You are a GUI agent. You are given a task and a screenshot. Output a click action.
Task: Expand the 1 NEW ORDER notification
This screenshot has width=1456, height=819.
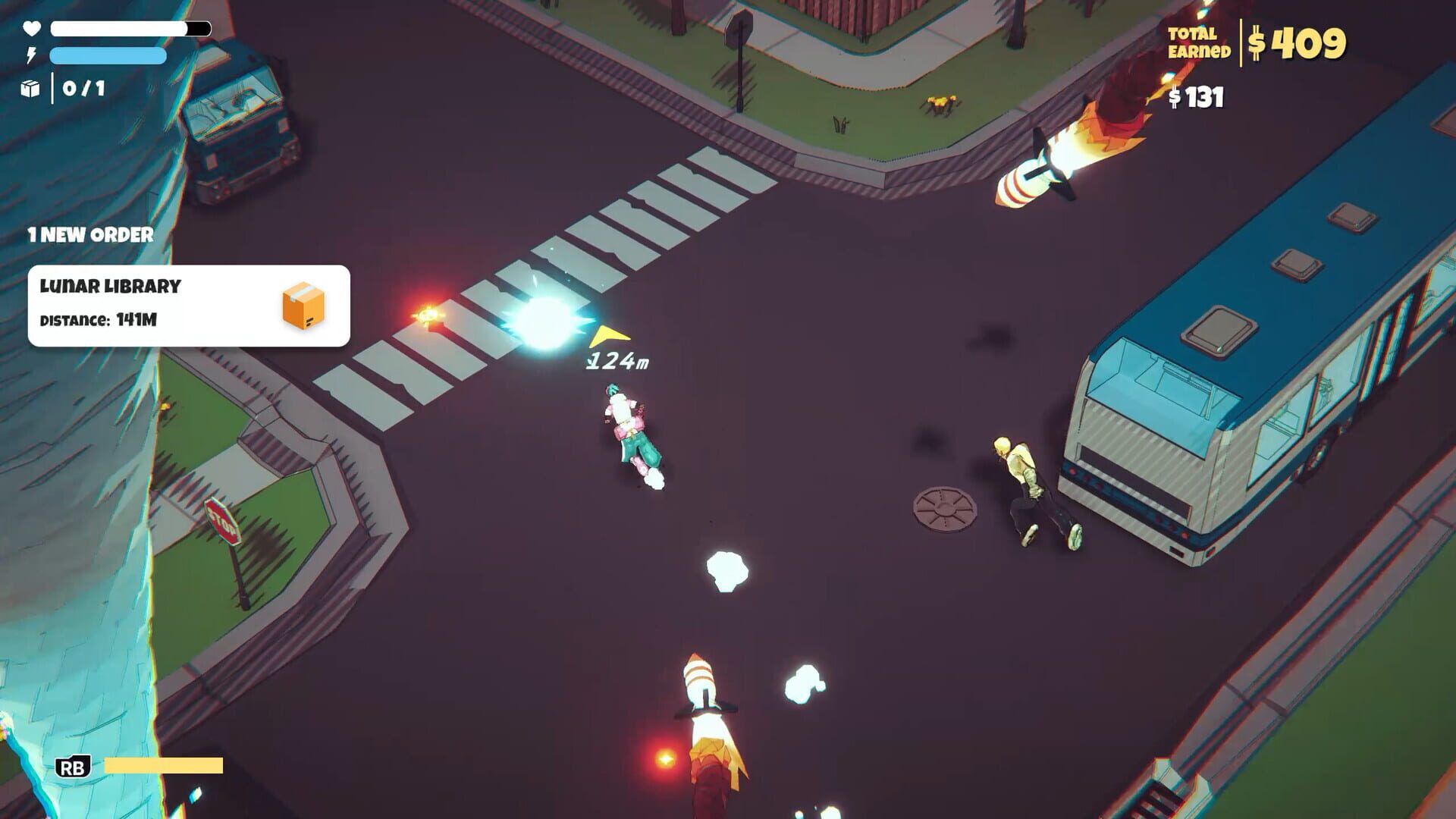[89, 234]
